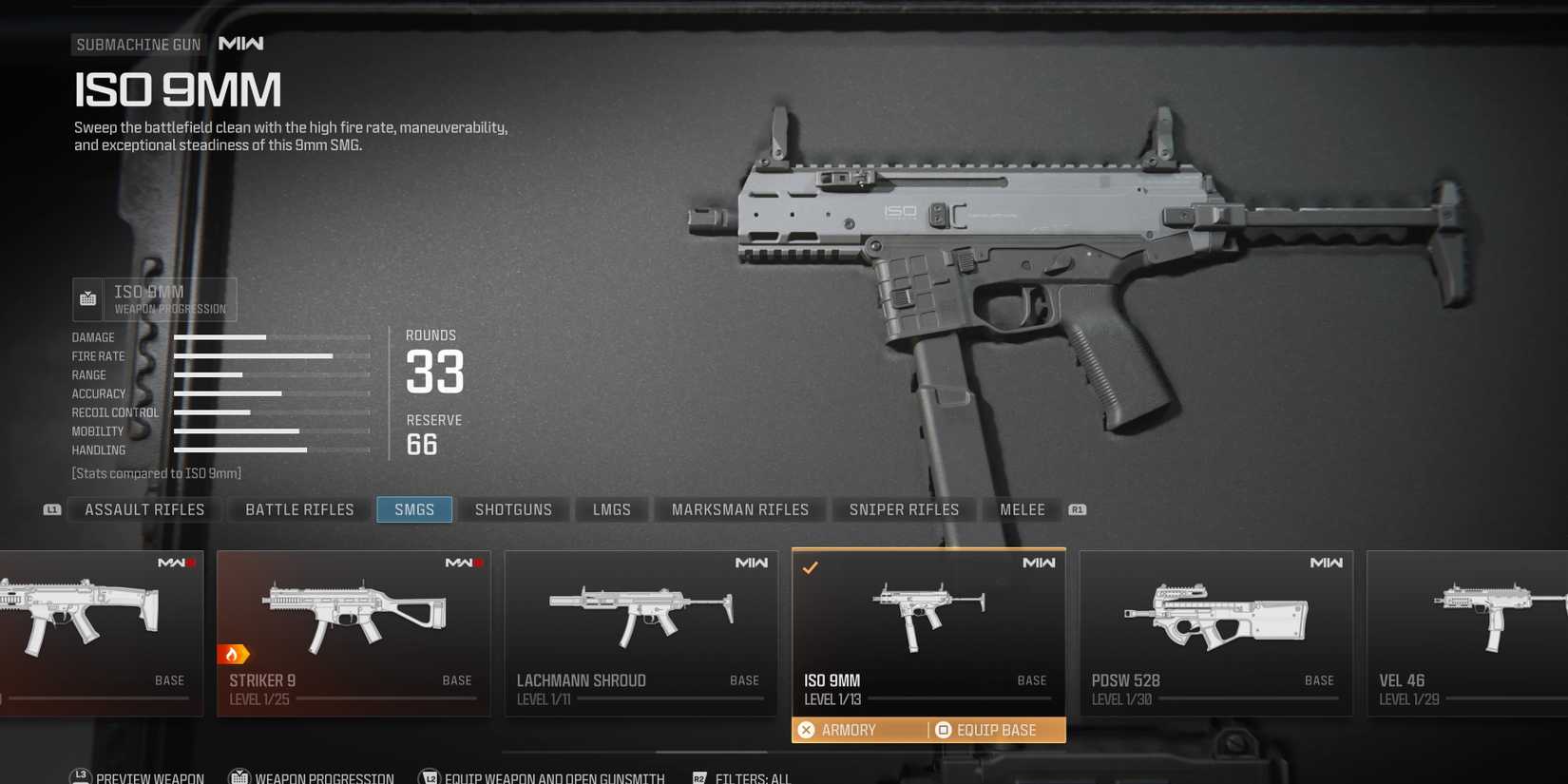Select the Battle Rifles category button
Screen dimensions: 1568x784
[x=297, y=509]
